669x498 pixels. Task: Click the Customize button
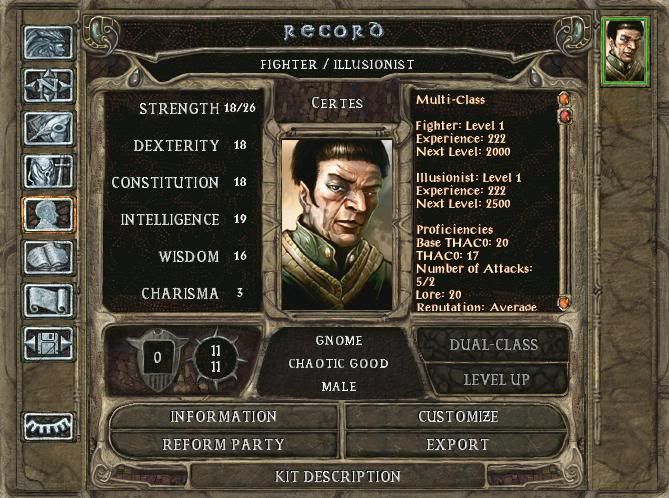457,417
